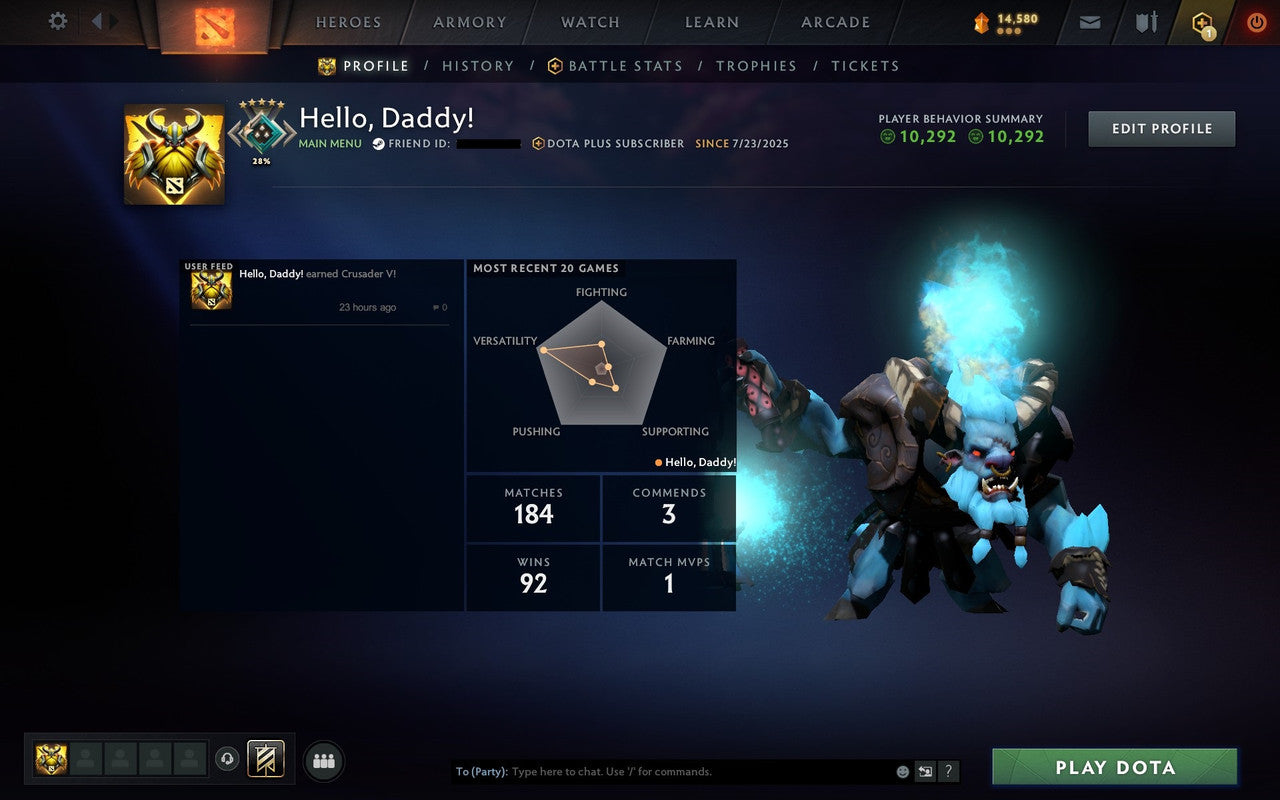Open the mail notifications icon

click(x=1088, y=21)
